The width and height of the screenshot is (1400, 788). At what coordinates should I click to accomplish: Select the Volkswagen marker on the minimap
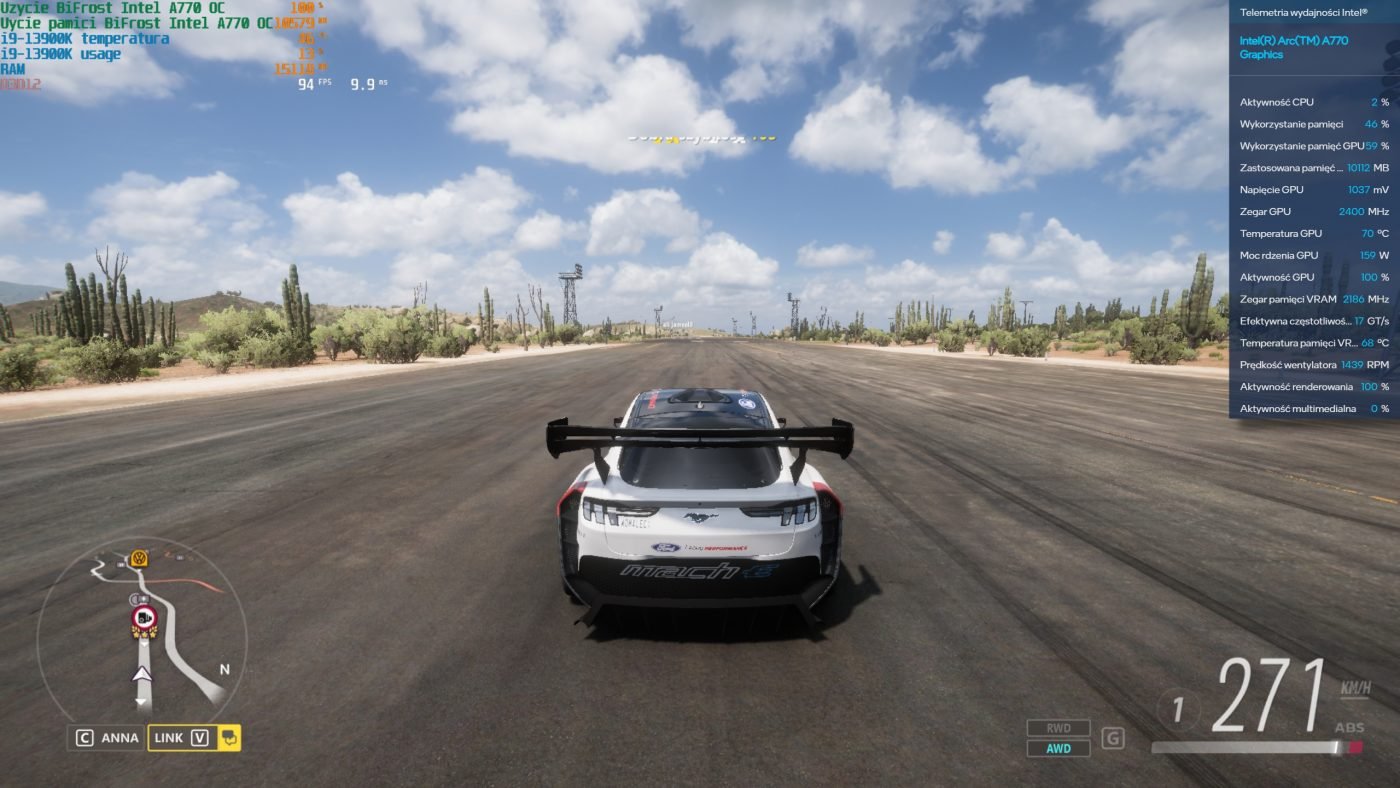139,558
